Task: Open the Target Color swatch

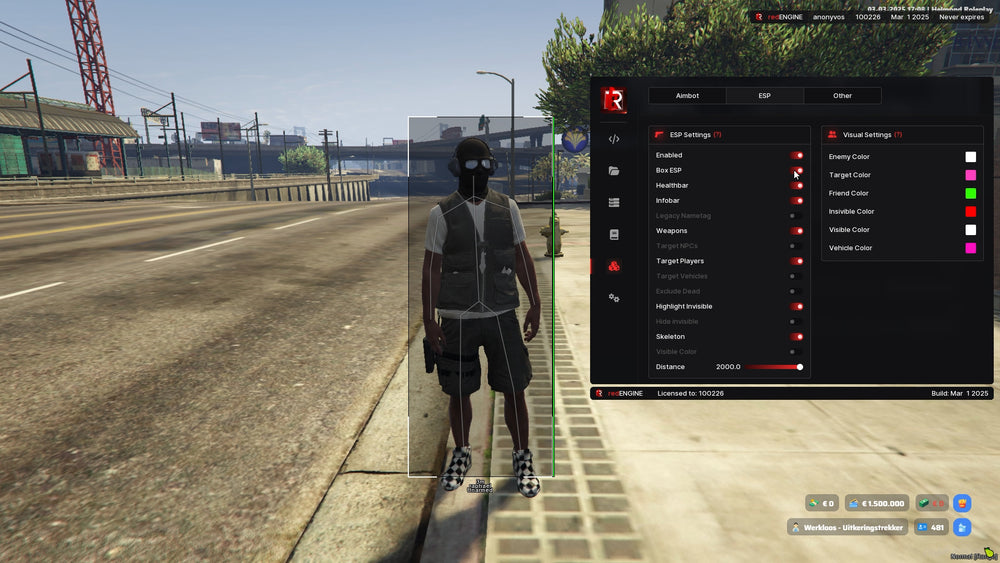Action: click(970, 175)
